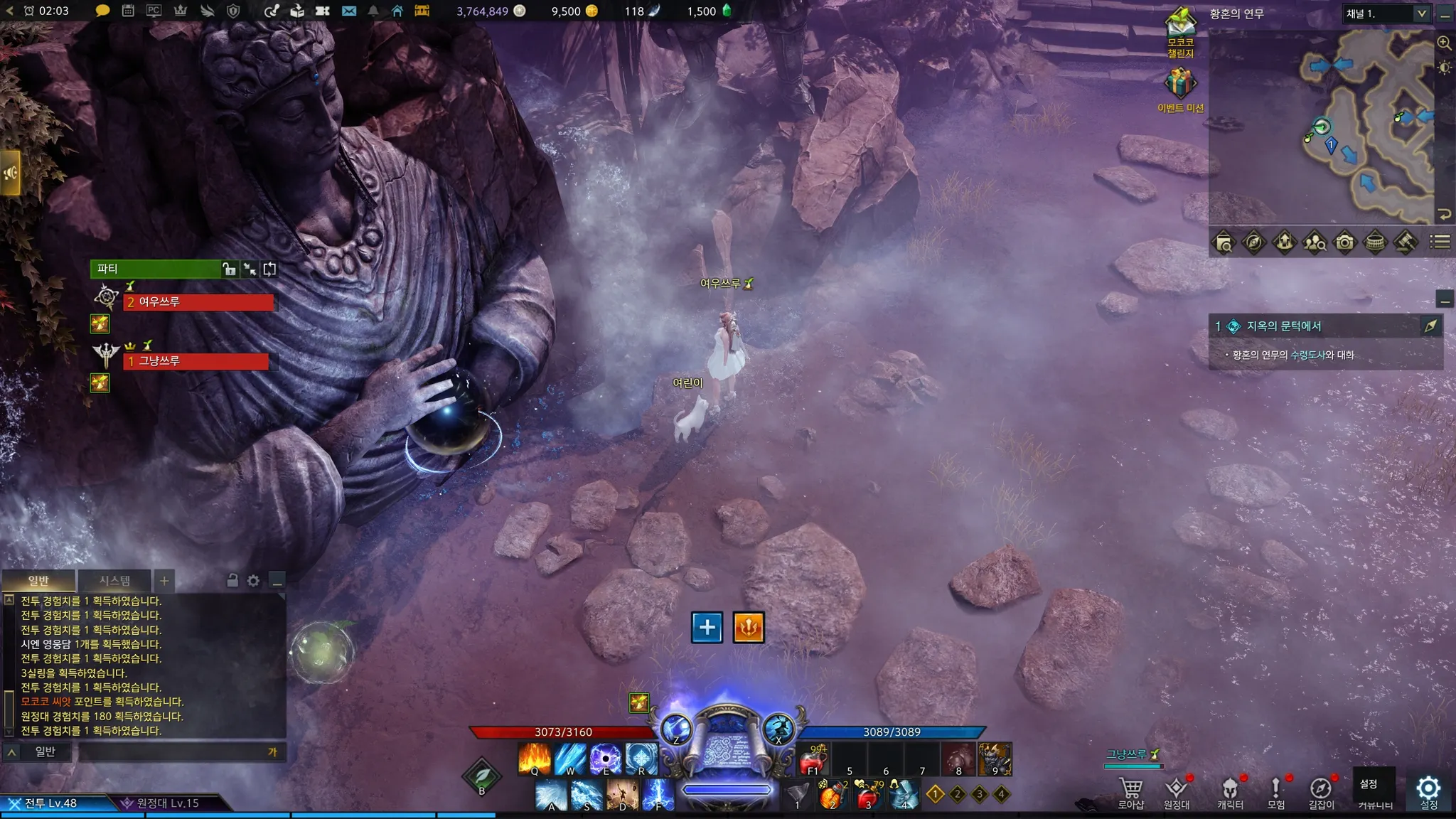
Task: Open the mail envelope icon
Action: tap(349, 11)
